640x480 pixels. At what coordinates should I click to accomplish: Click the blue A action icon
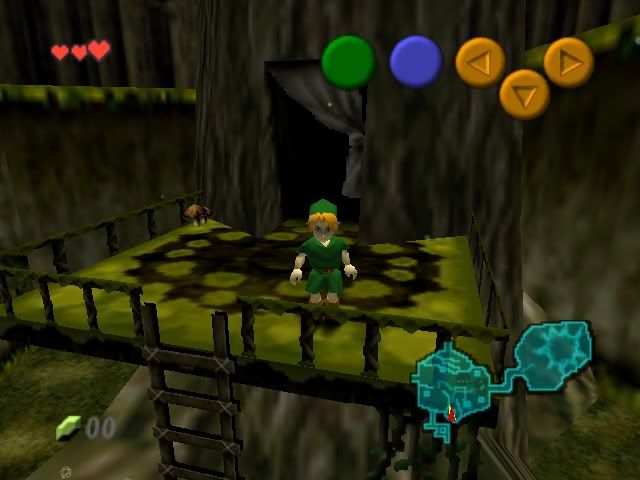(416, 61)
